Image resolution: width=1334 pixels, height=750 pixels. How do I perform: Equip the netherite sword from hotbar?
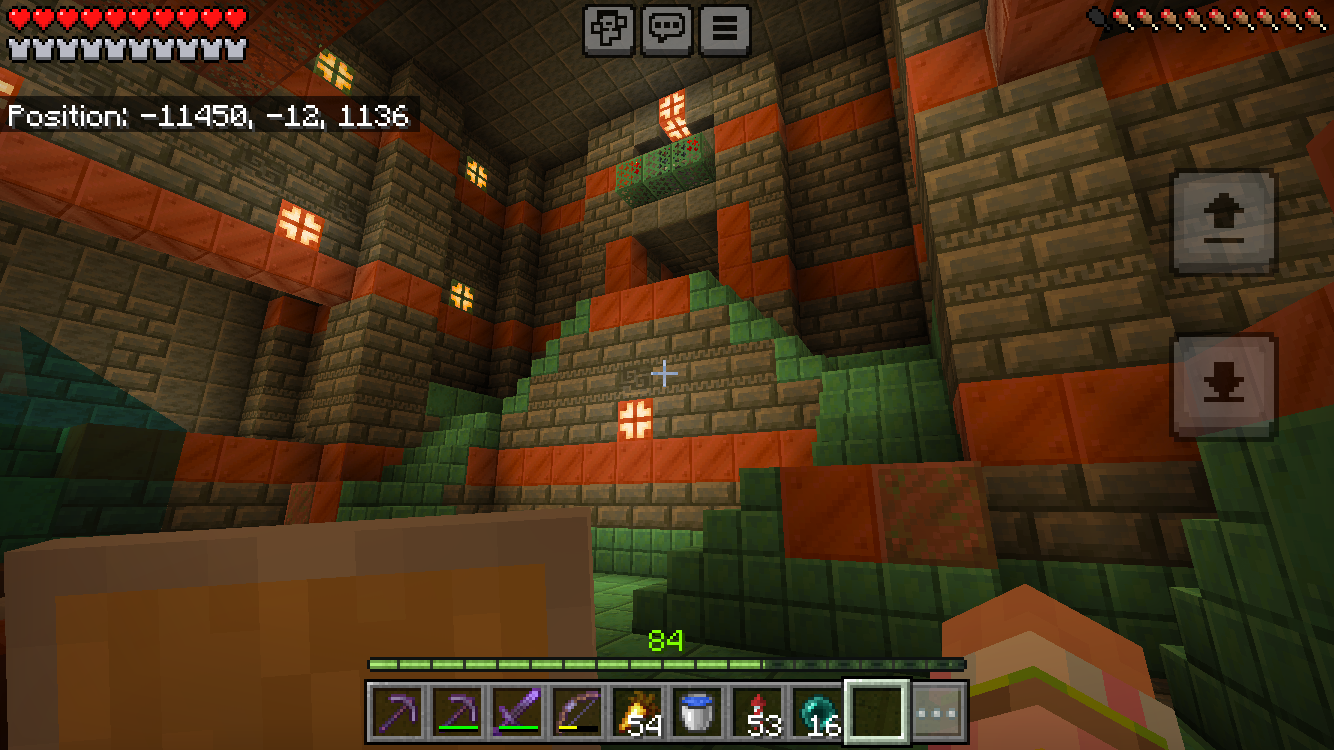(518, 712)
